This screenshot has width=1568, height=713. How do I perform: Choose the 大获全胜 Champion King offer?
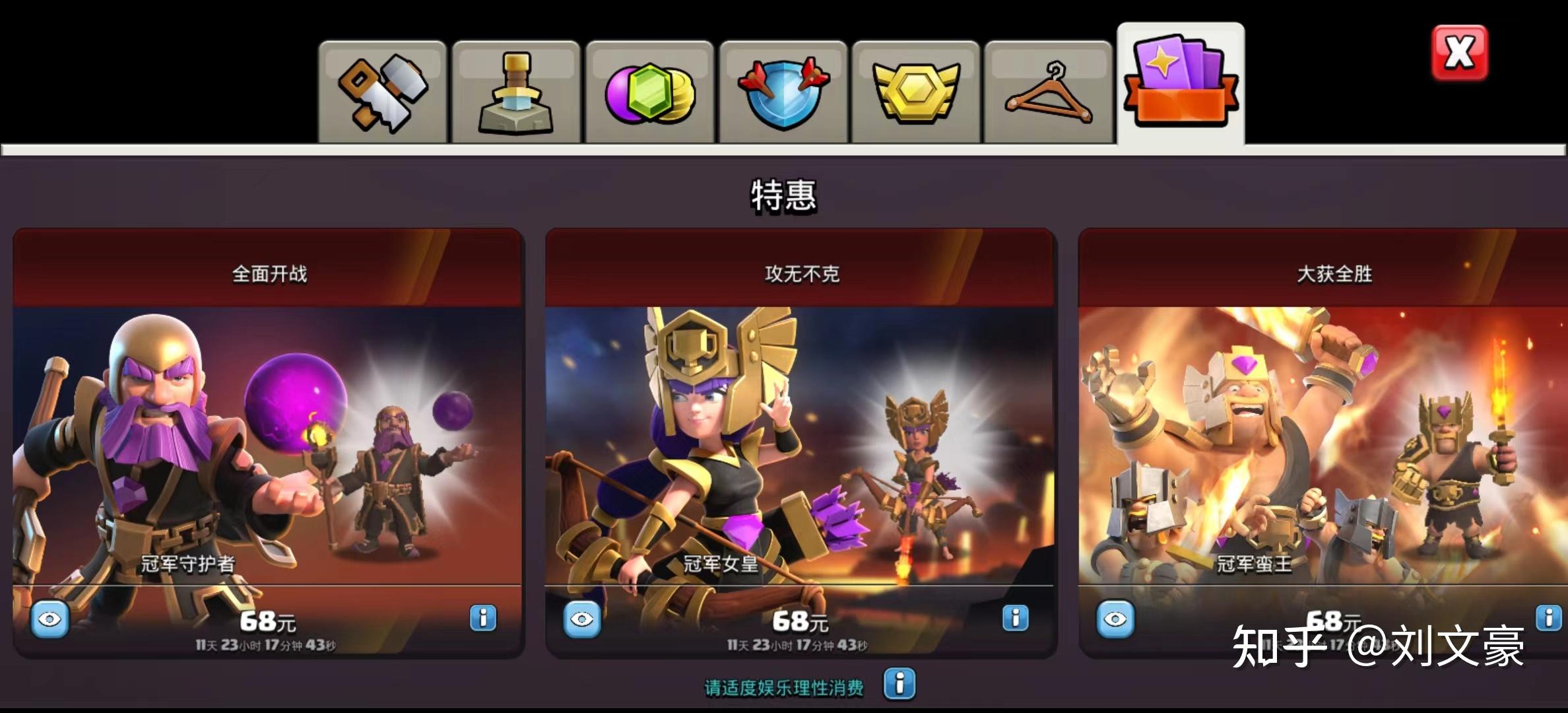pyautogui.click(x=1323, y=442)
